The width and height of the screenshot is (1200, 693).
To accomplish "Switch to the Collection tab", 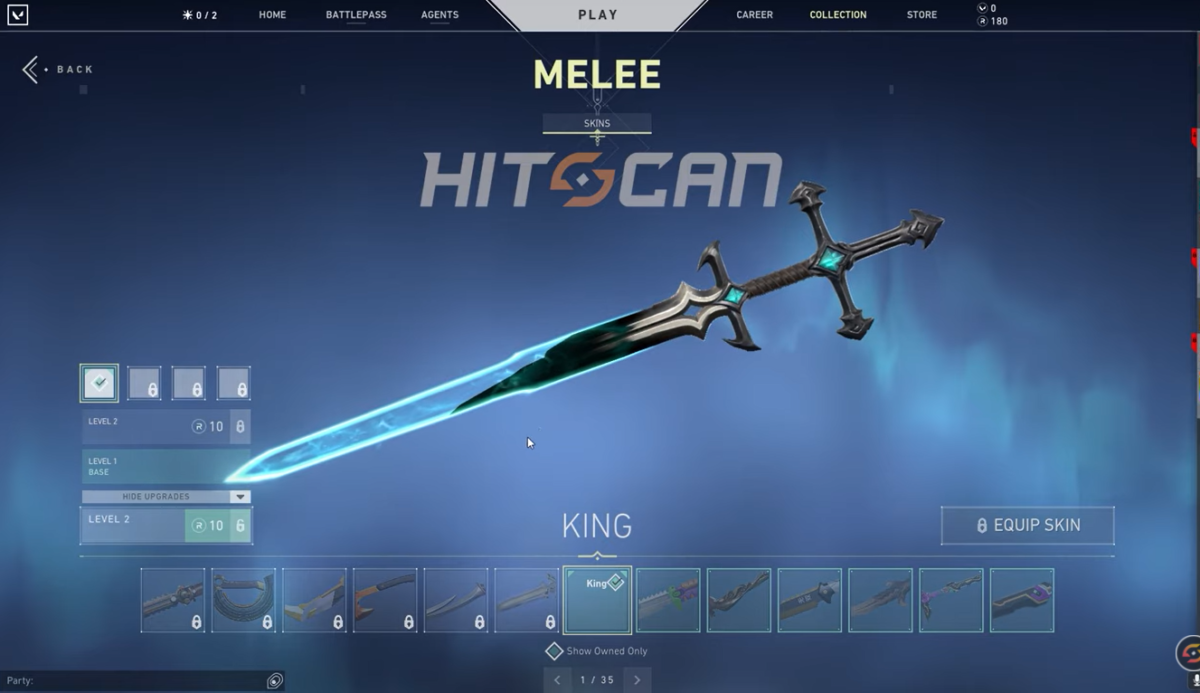I will [x=838, y=15].
